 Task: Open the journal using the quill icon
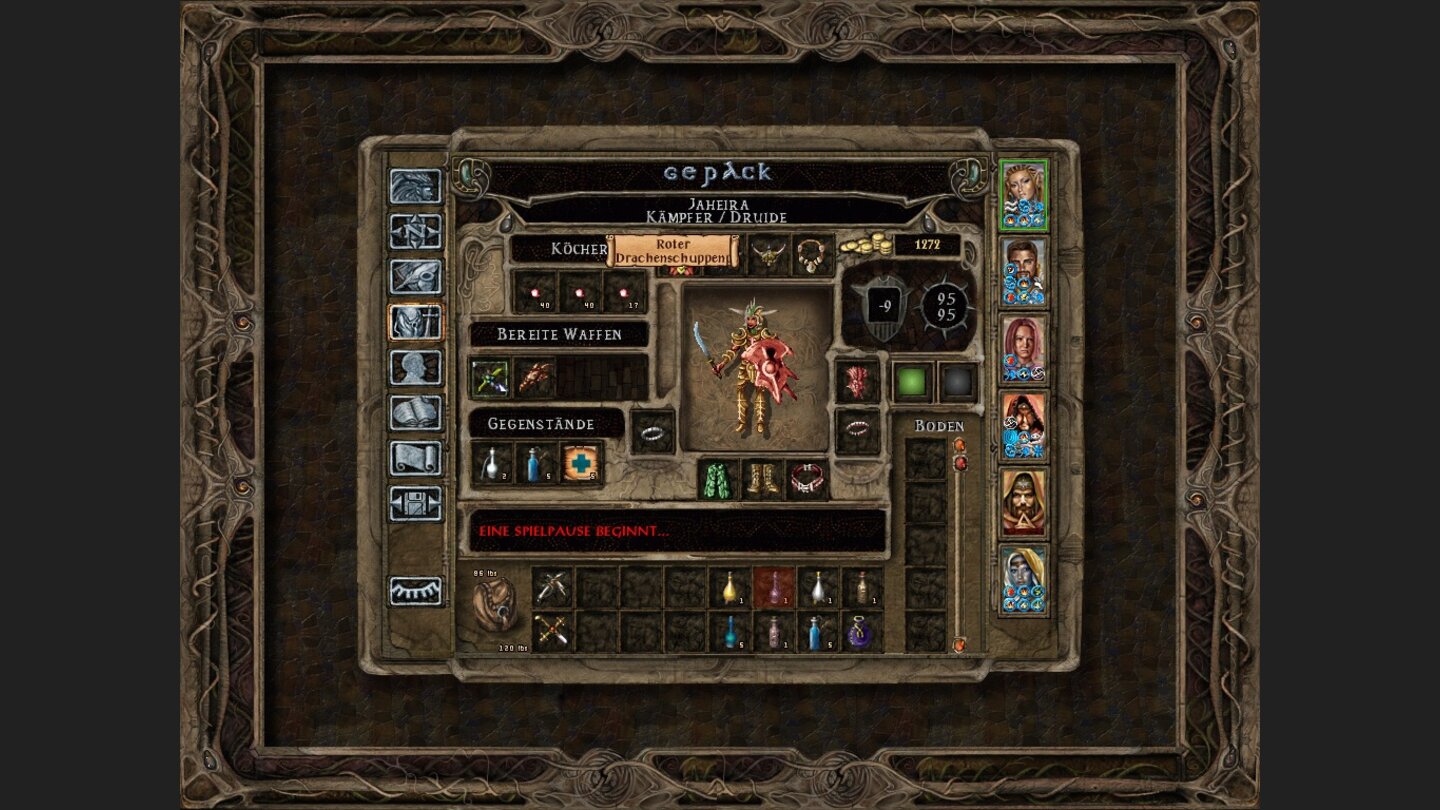413,278
